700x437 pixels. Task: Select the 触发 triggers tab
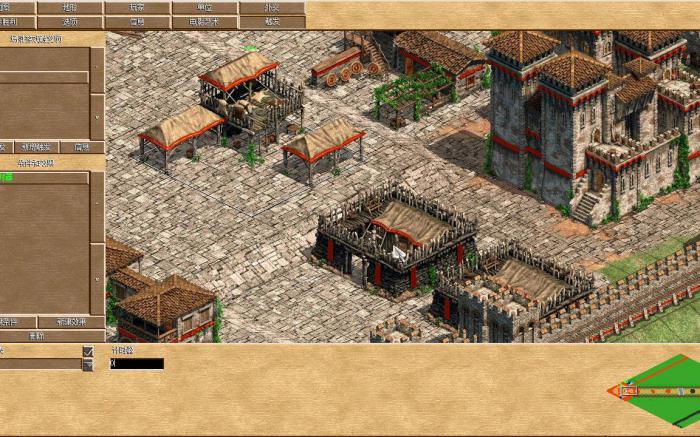tap(272, 21)
